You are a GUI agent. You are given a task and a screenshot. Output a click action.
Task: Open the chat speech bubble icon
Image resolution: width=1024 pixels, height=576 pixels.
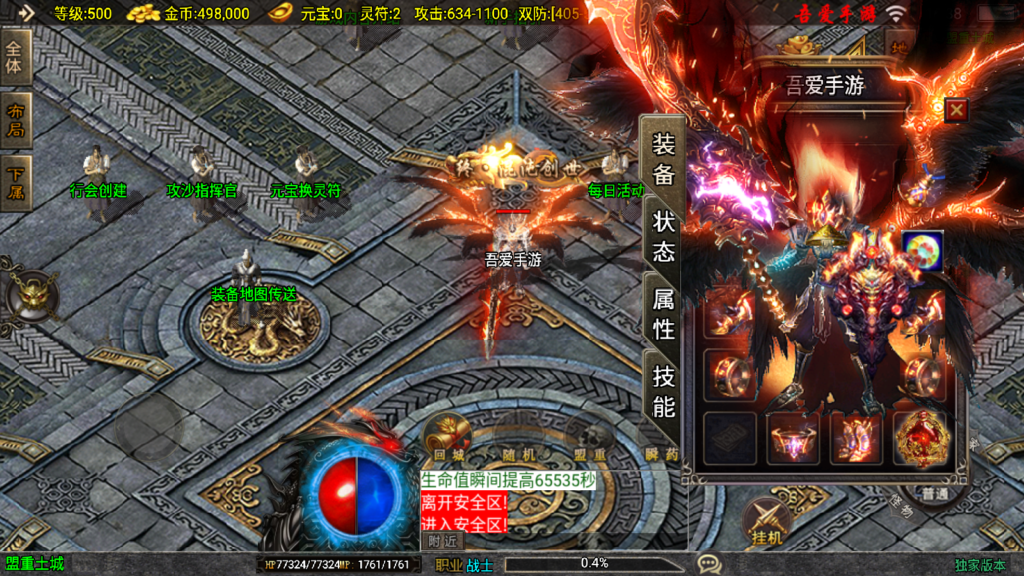tap(709, 564)
